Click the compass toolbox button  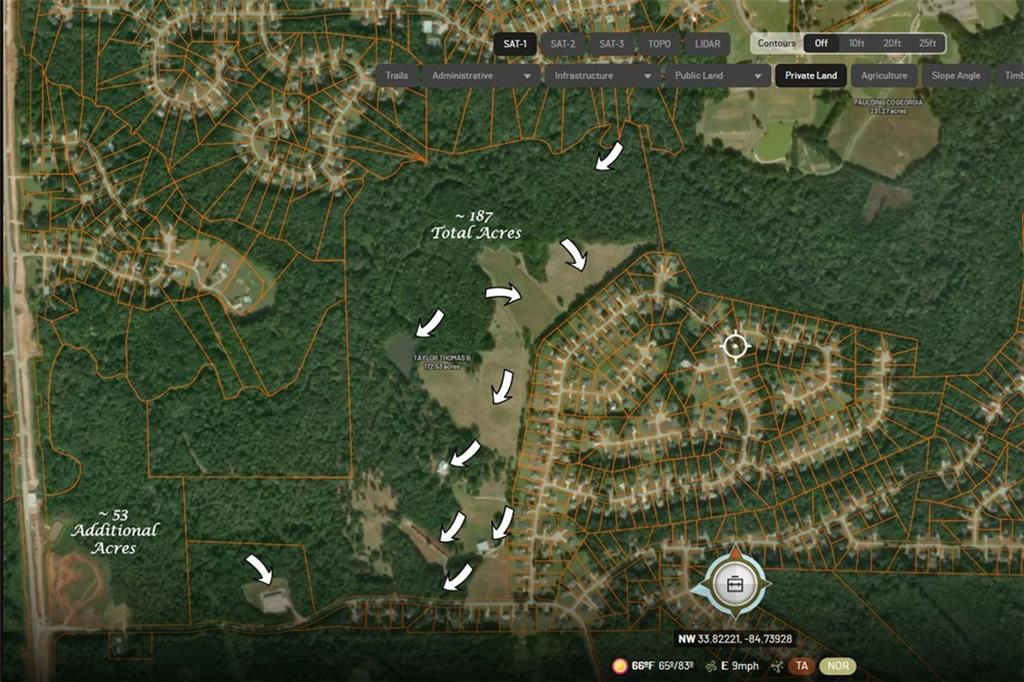[x=735, y=584]
